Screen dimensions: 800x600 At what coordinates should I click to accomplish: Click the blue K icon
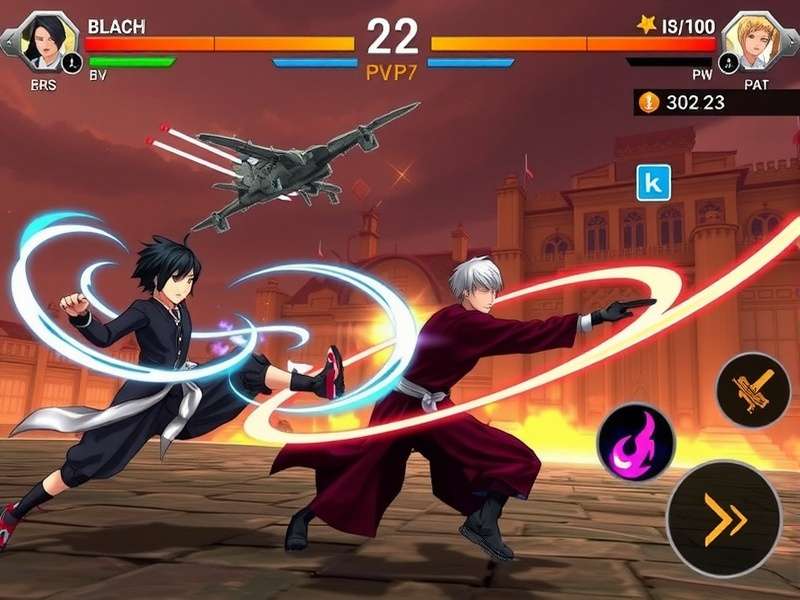tap(653, 182)
